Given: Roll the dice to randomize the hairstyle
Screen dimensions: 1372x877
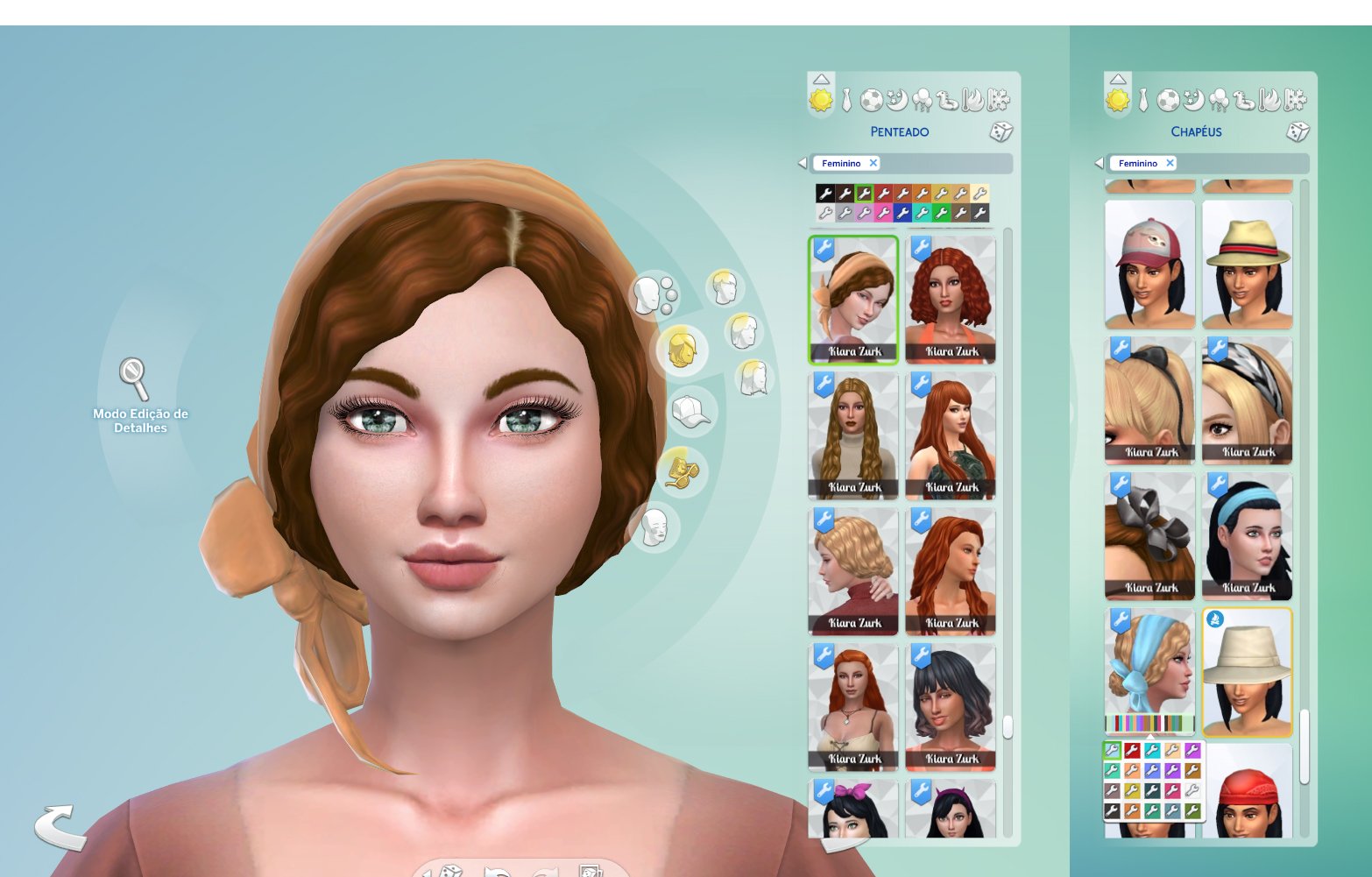Looking at the screenshot, I should pos(1001,132).
